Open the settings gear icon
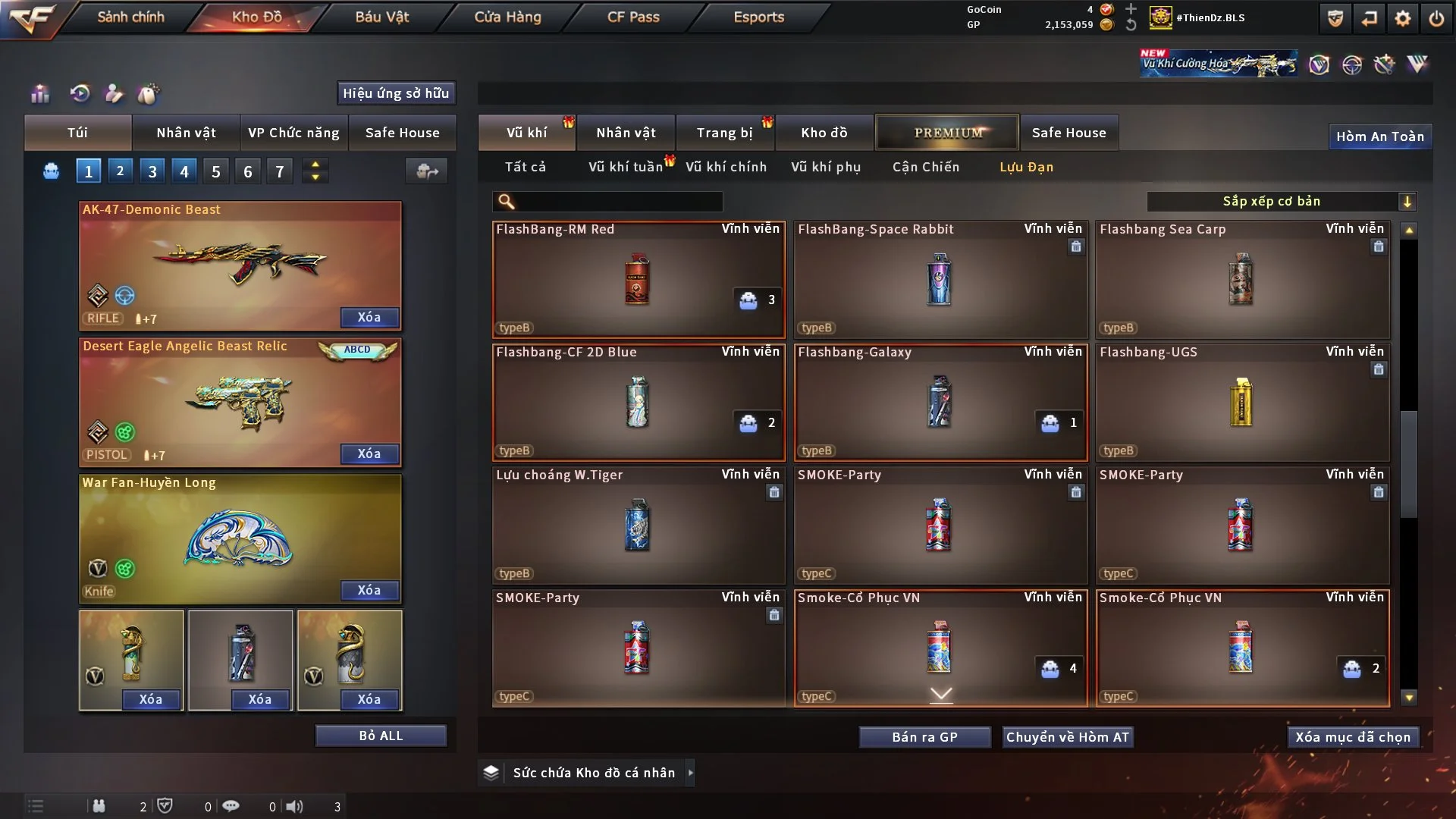Viewport: 1456px width, 819px height. 1403,18
